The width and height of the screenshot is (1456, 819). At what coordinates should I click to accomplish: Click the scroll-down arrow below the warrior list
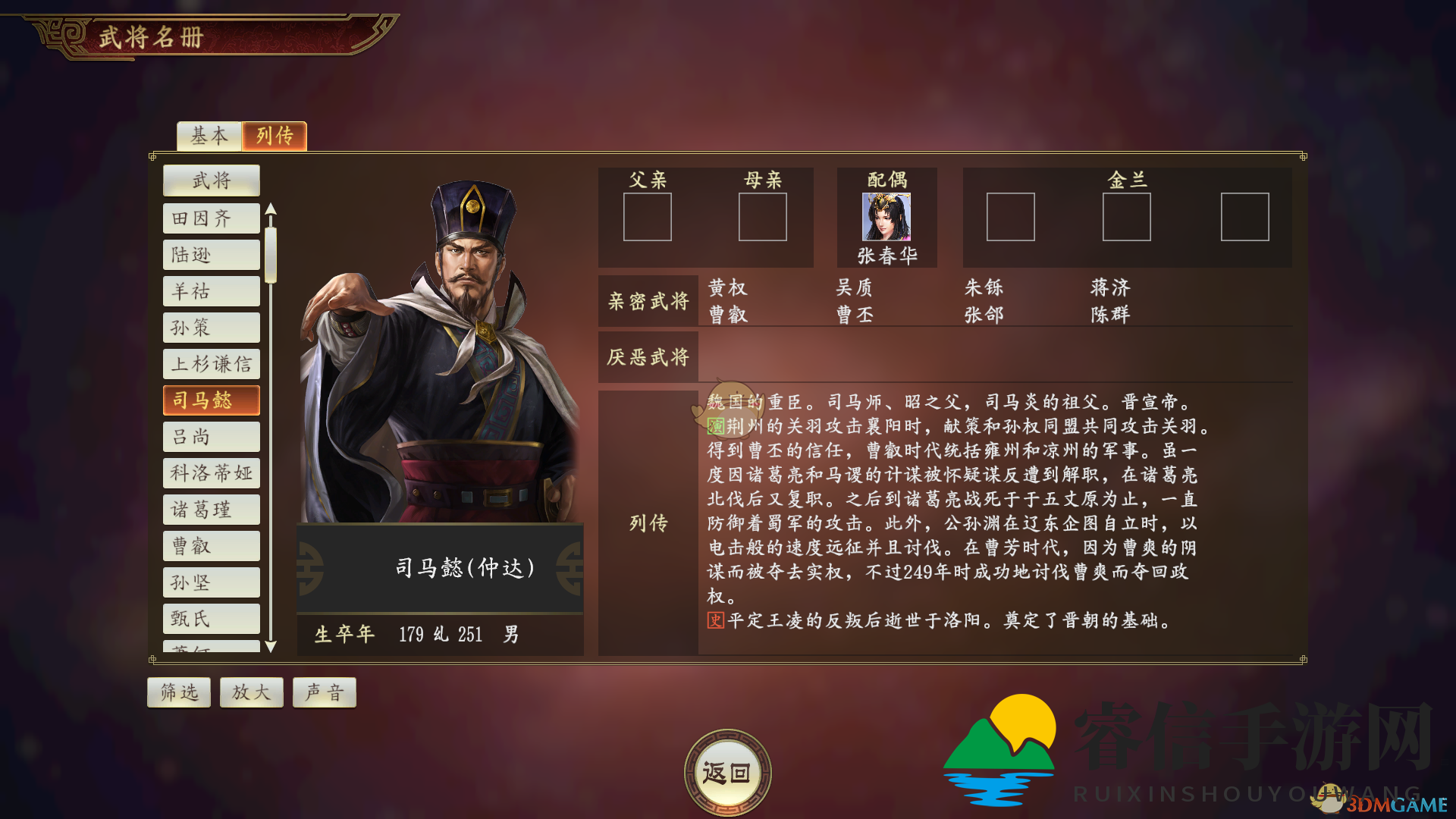(x=271, y=648)
